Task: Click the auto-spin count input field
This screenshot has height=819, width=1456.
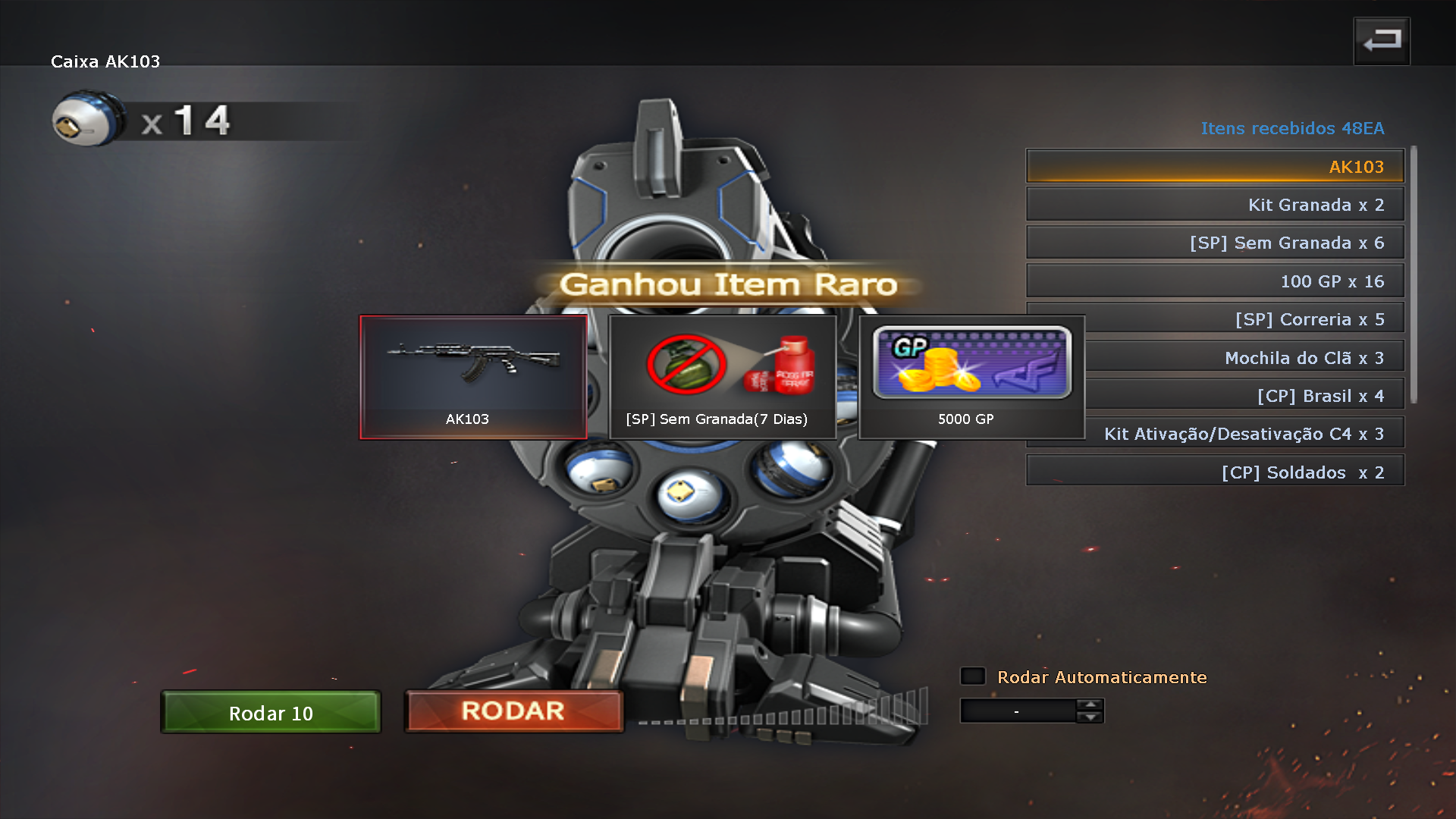Action: pos(1018,711)
